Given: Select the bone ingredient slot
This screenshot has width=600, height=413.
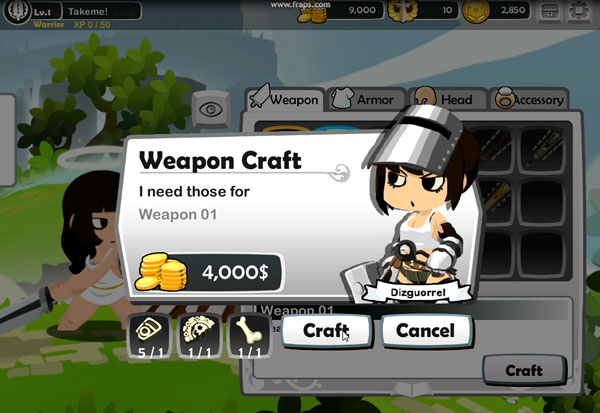Looking at the screenshot, I should click(250, 333).
